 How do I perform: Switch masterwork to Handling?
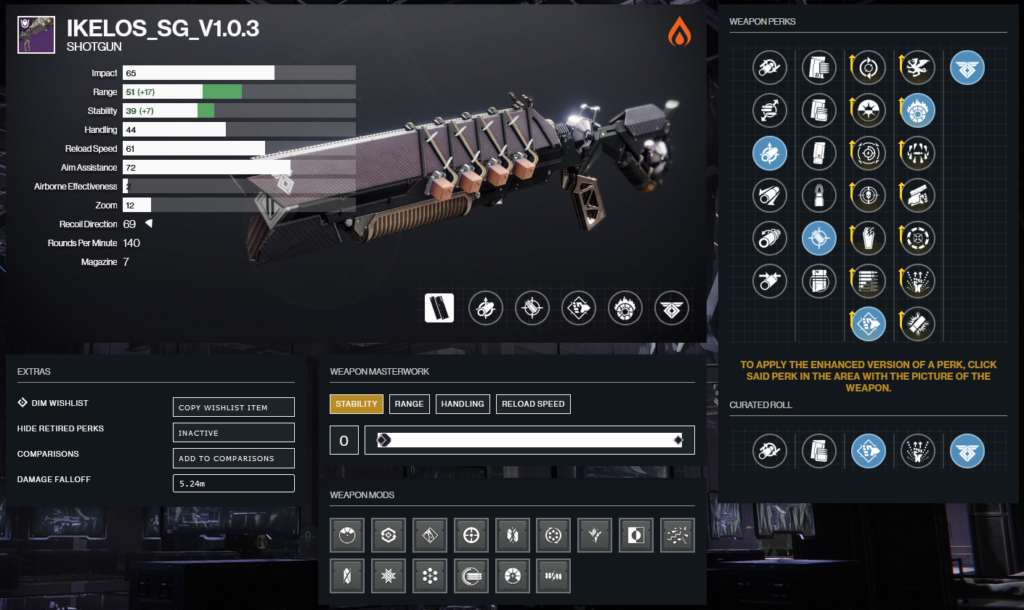(462, 404)
